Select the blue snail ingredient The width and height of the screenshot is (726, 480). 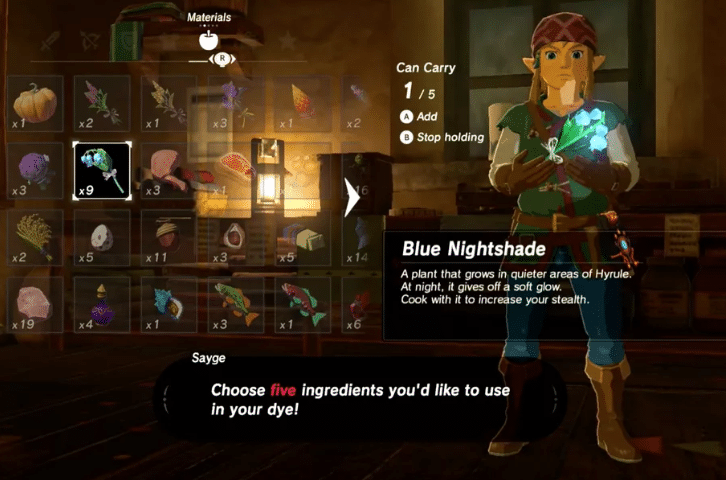[168, 304]
